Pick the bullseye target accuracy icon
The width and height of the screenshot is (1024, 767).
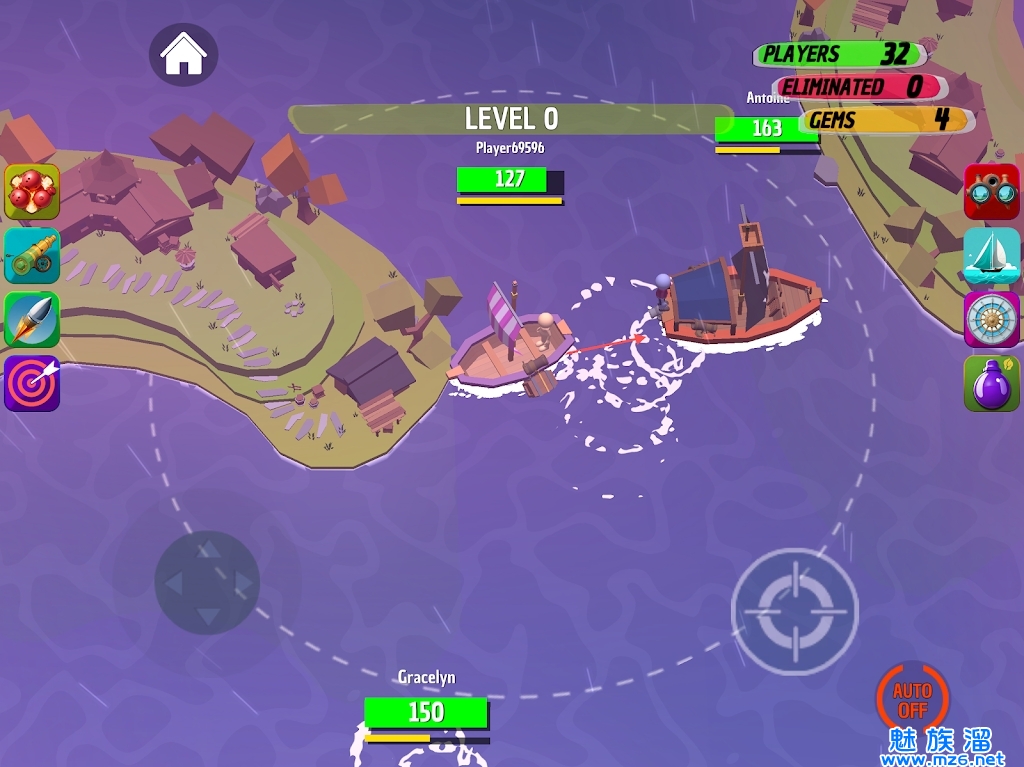tap(32, 383)
